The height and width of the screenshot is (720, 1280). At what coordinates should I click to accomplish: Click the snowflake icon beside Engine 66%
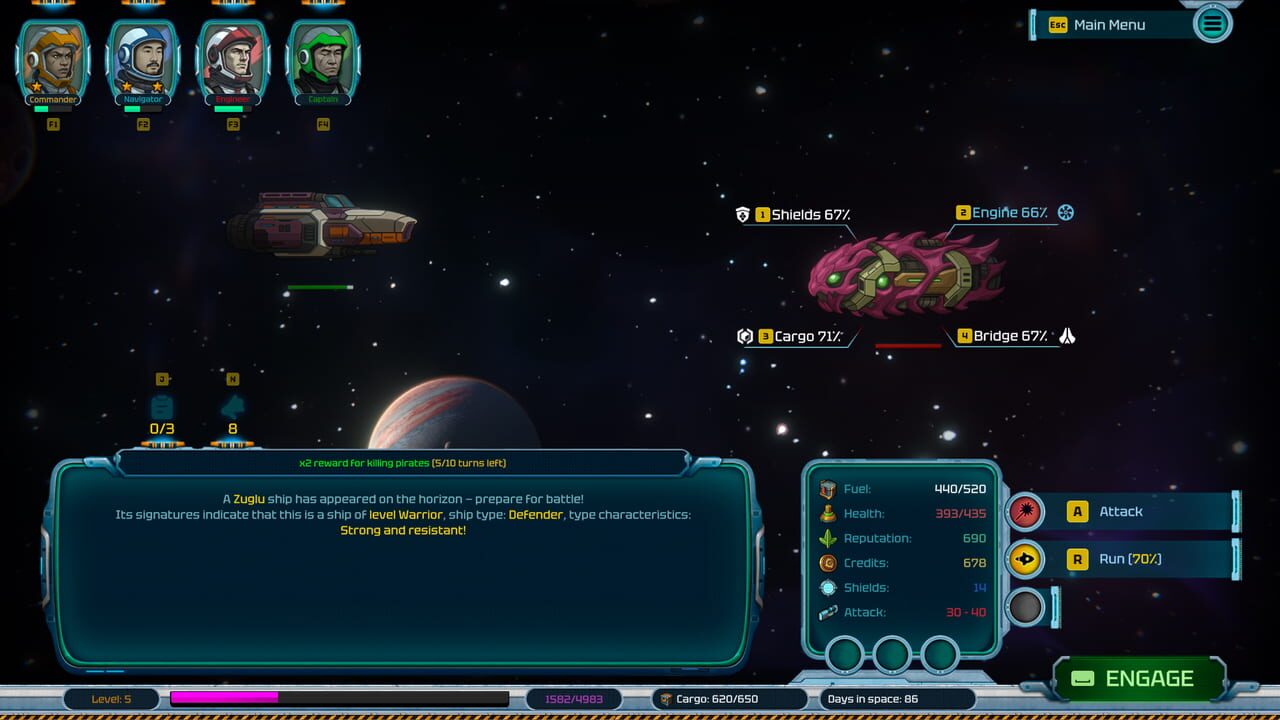click(x=1064, y=212)
